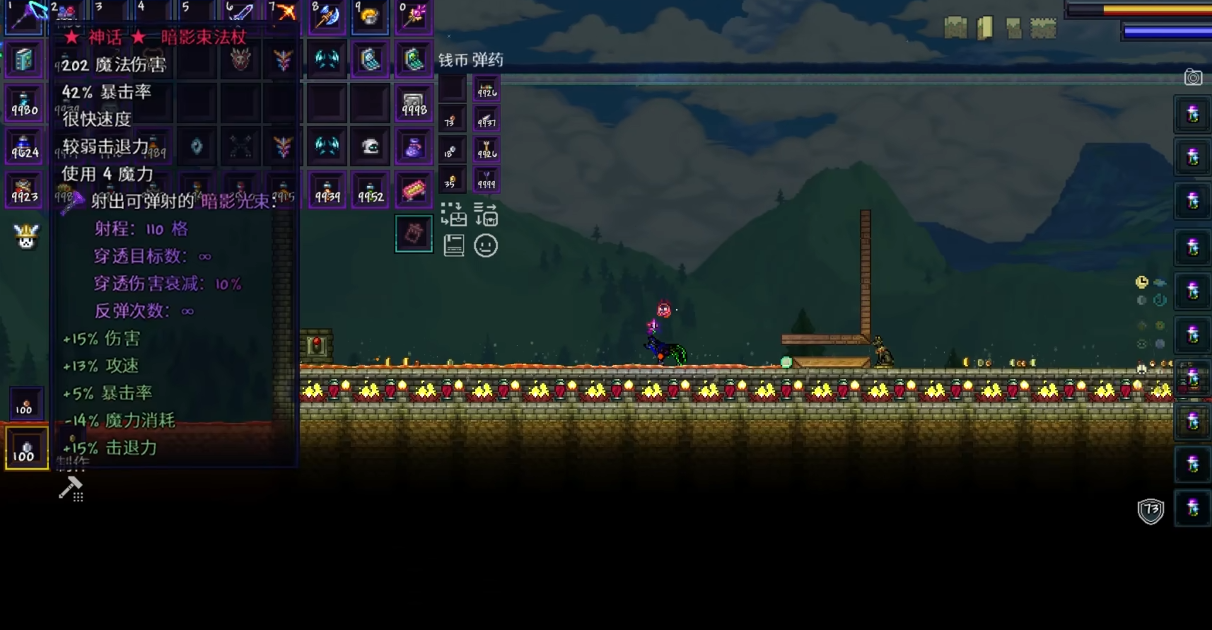Select the potion stack showing 9952

click(x=370, y=190)
